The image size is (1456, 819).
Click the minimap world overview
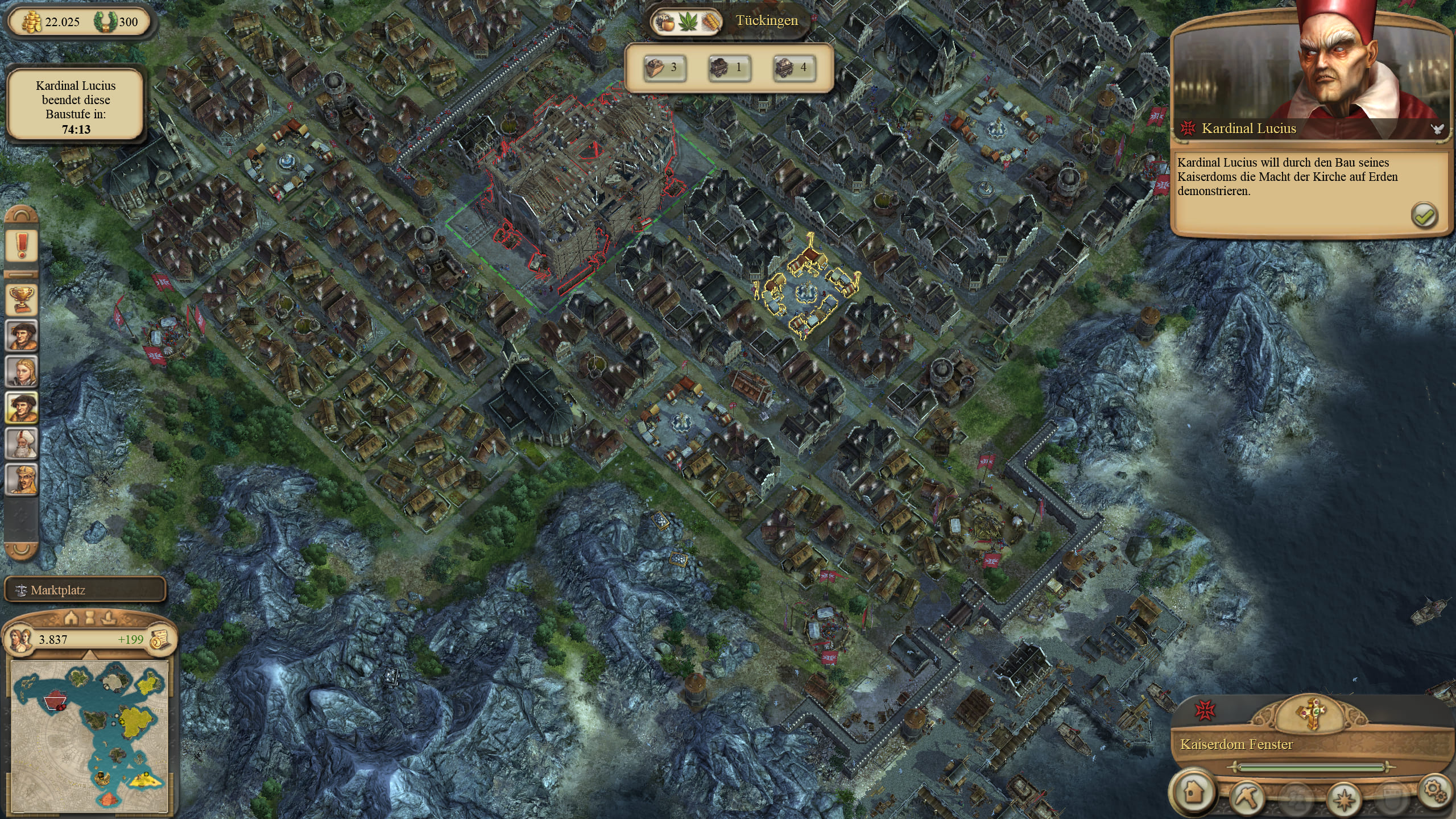click(x=90, y=734)
